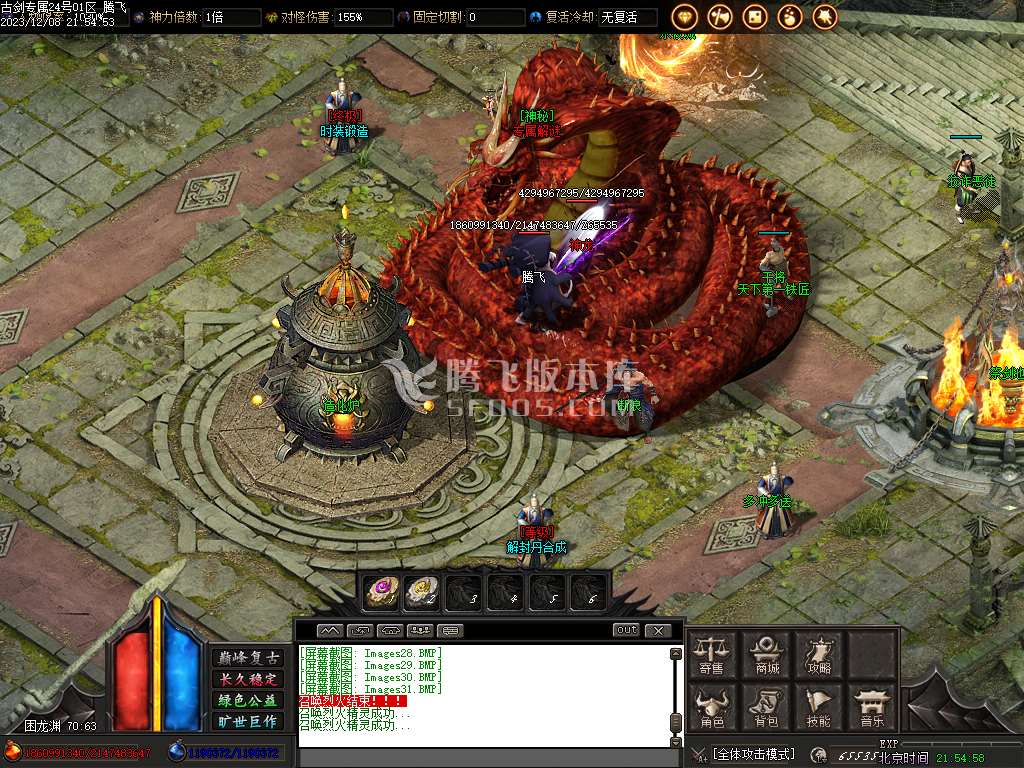Click the 巅峰复古 label button
The height and width of the screenshot is (768, 1024).
[247, 658]
